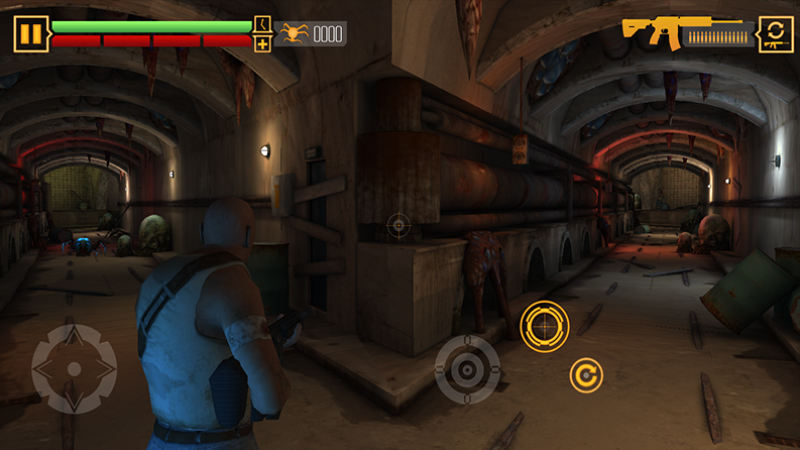
Task: Tap the movement compass pad
Action: coord(73,369)
